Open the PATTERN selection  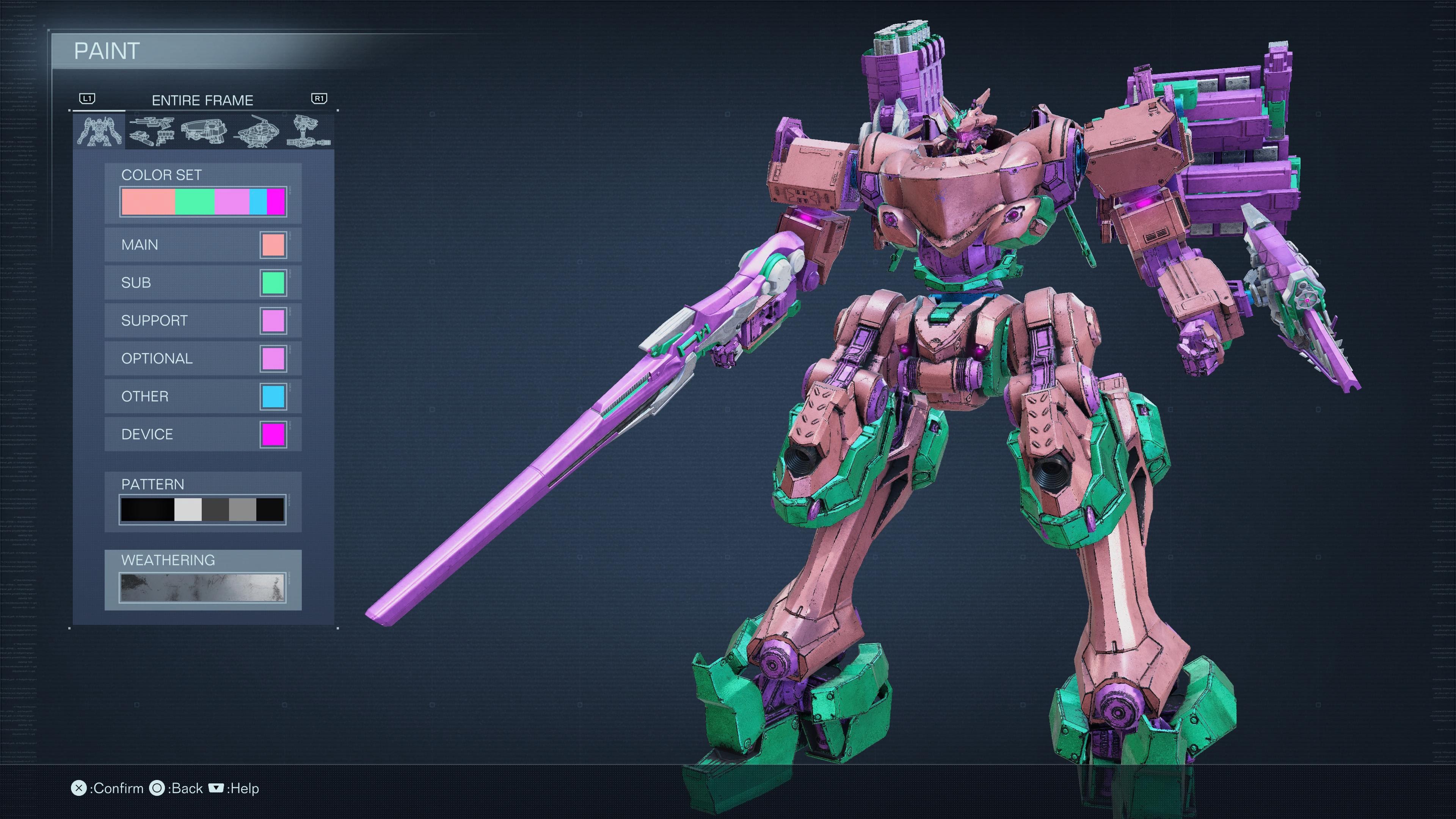(202, 509)
